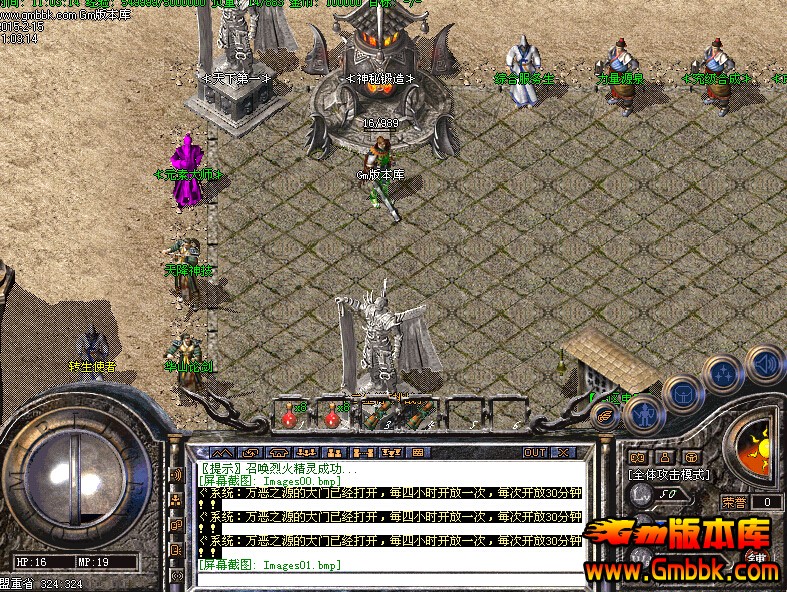Open the bag inventory round button
787x592 pixels.
[682, 392]
